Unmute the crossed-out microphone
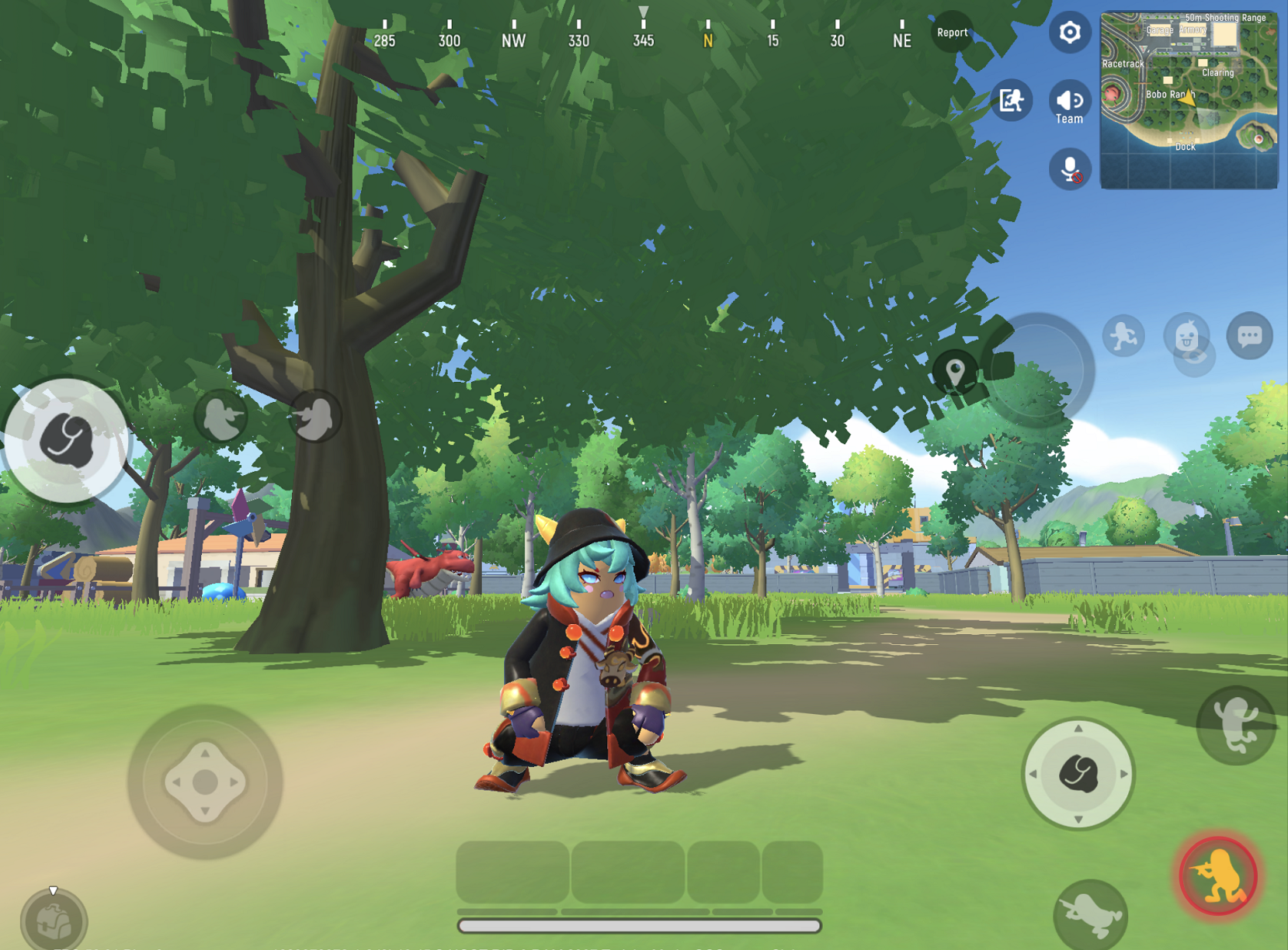This screenshot has height=950, width=1288. coord(1070,169)
